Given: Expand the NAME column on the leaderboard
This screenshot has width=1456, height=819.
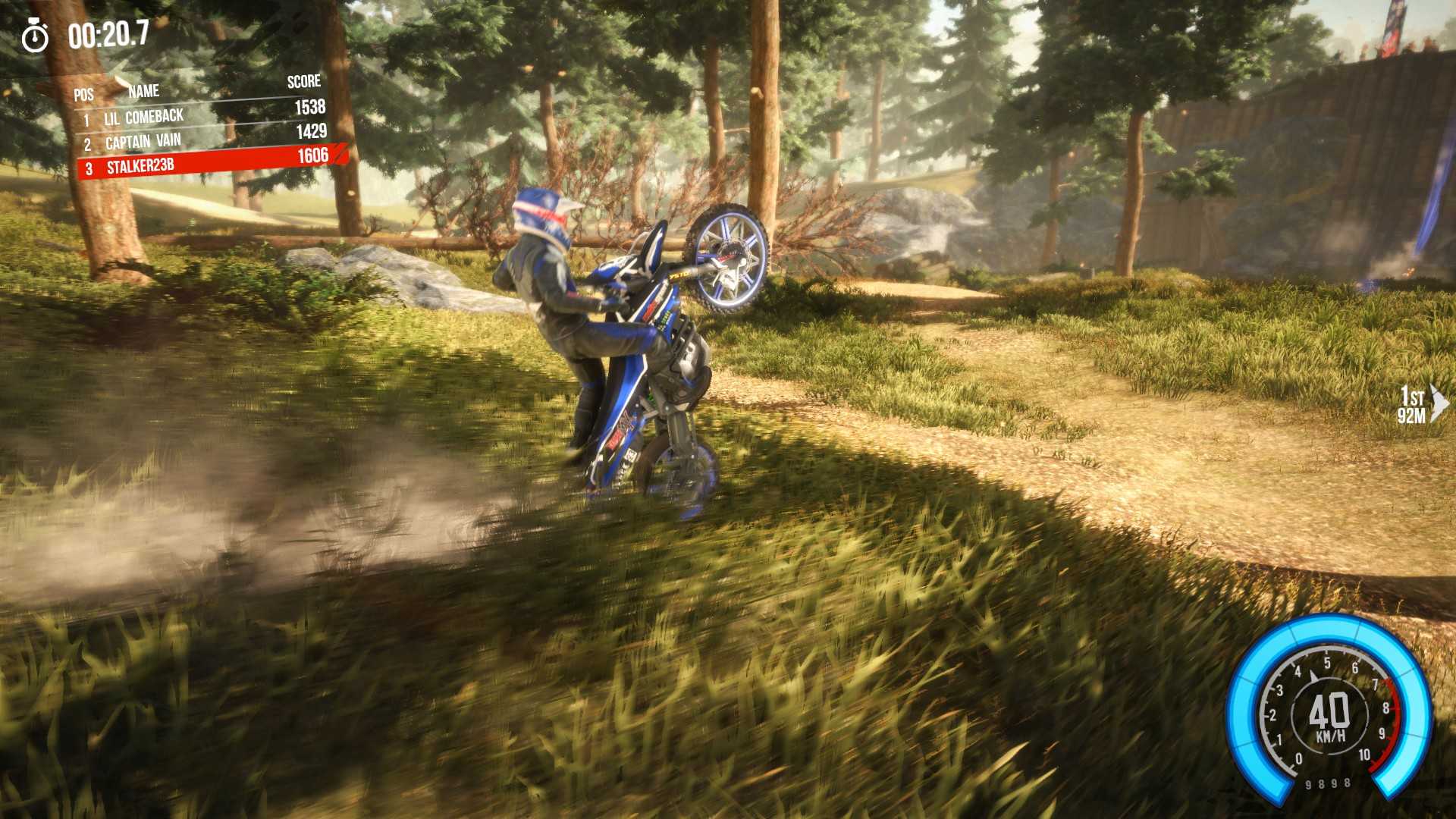Looking at the screenshot, I should click(x=146, y=91).
